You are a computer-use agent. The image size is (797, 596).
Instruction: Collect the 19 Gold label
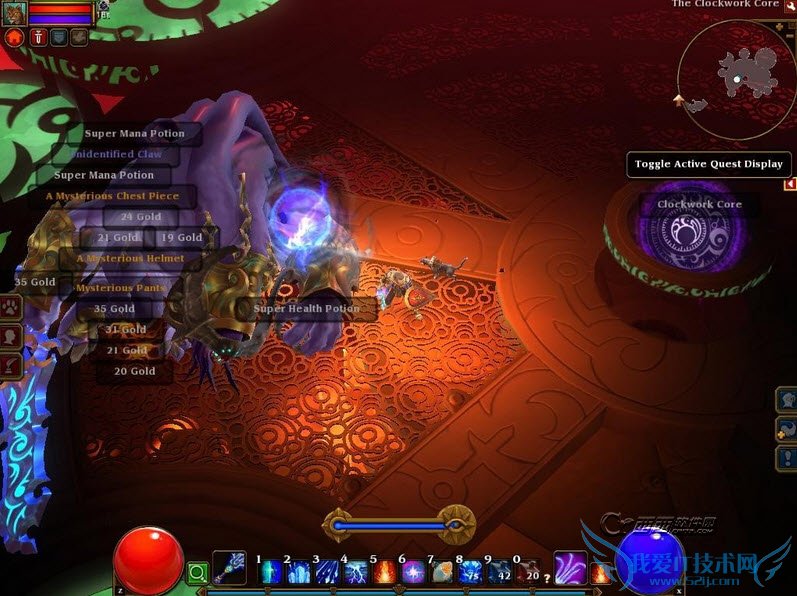click(181, 238)
